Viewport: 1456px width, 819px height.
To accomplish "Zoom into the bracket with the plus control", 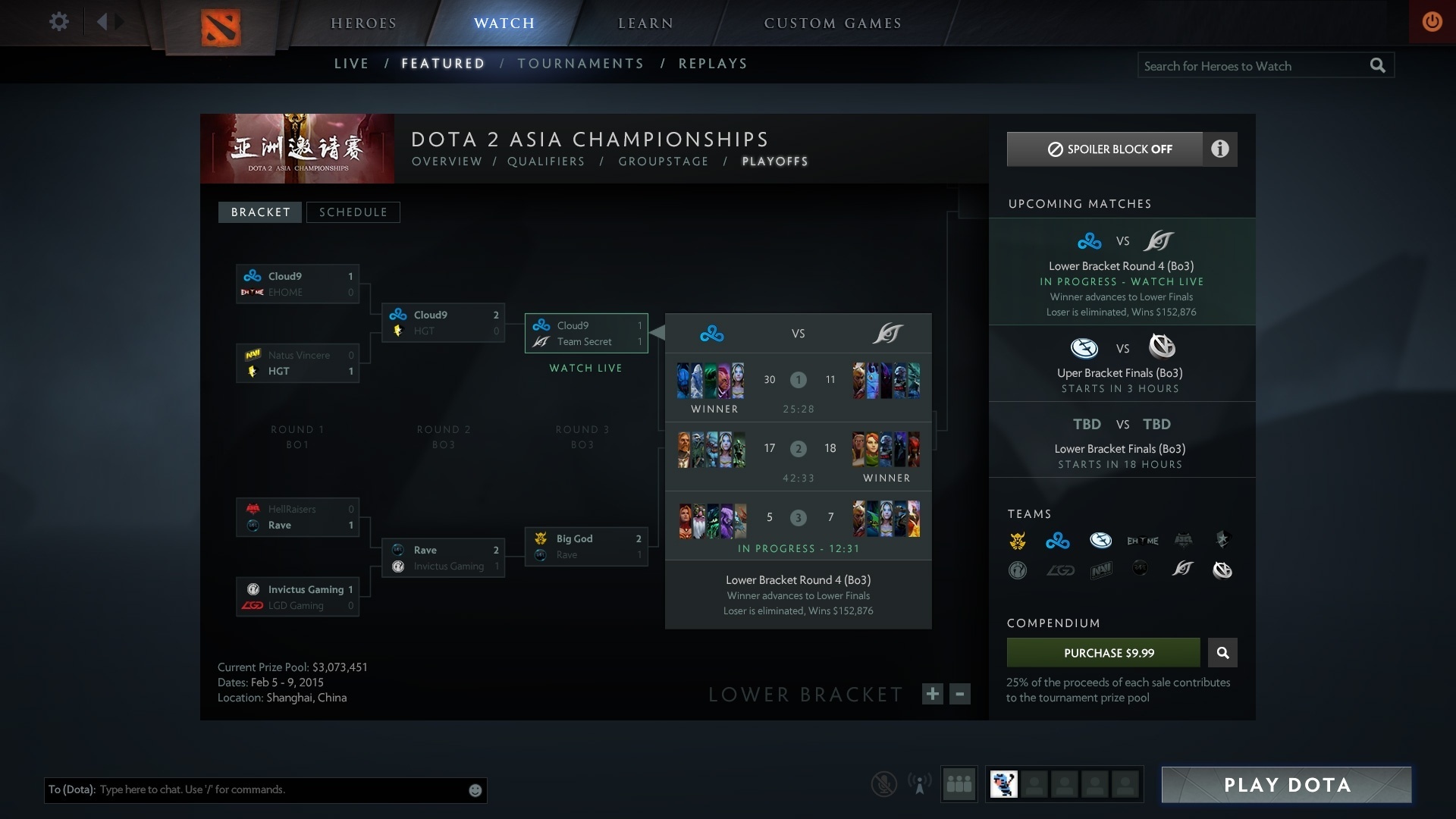I will [932, 694].
